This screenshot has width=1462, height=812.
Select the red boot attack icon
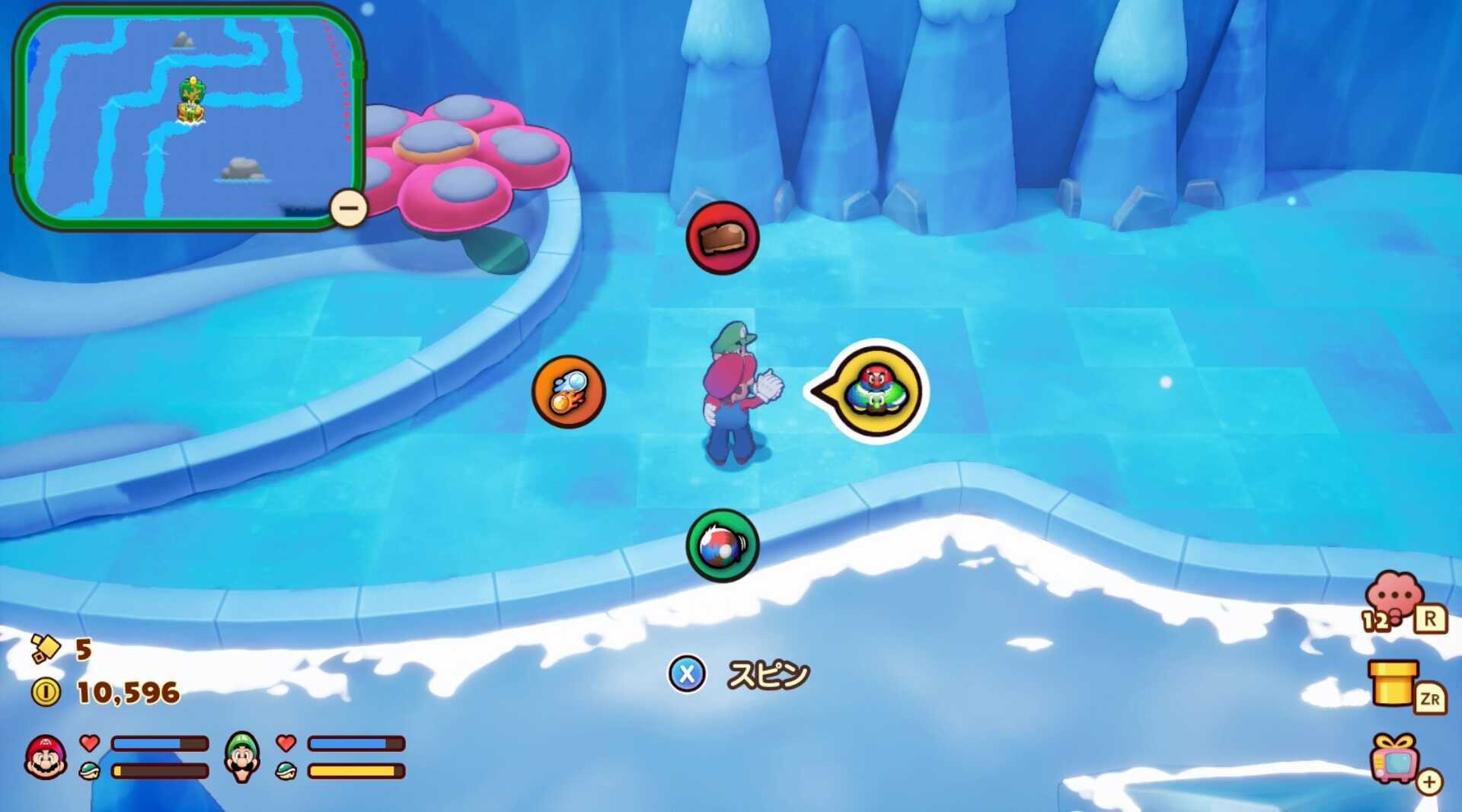point(722,237)
